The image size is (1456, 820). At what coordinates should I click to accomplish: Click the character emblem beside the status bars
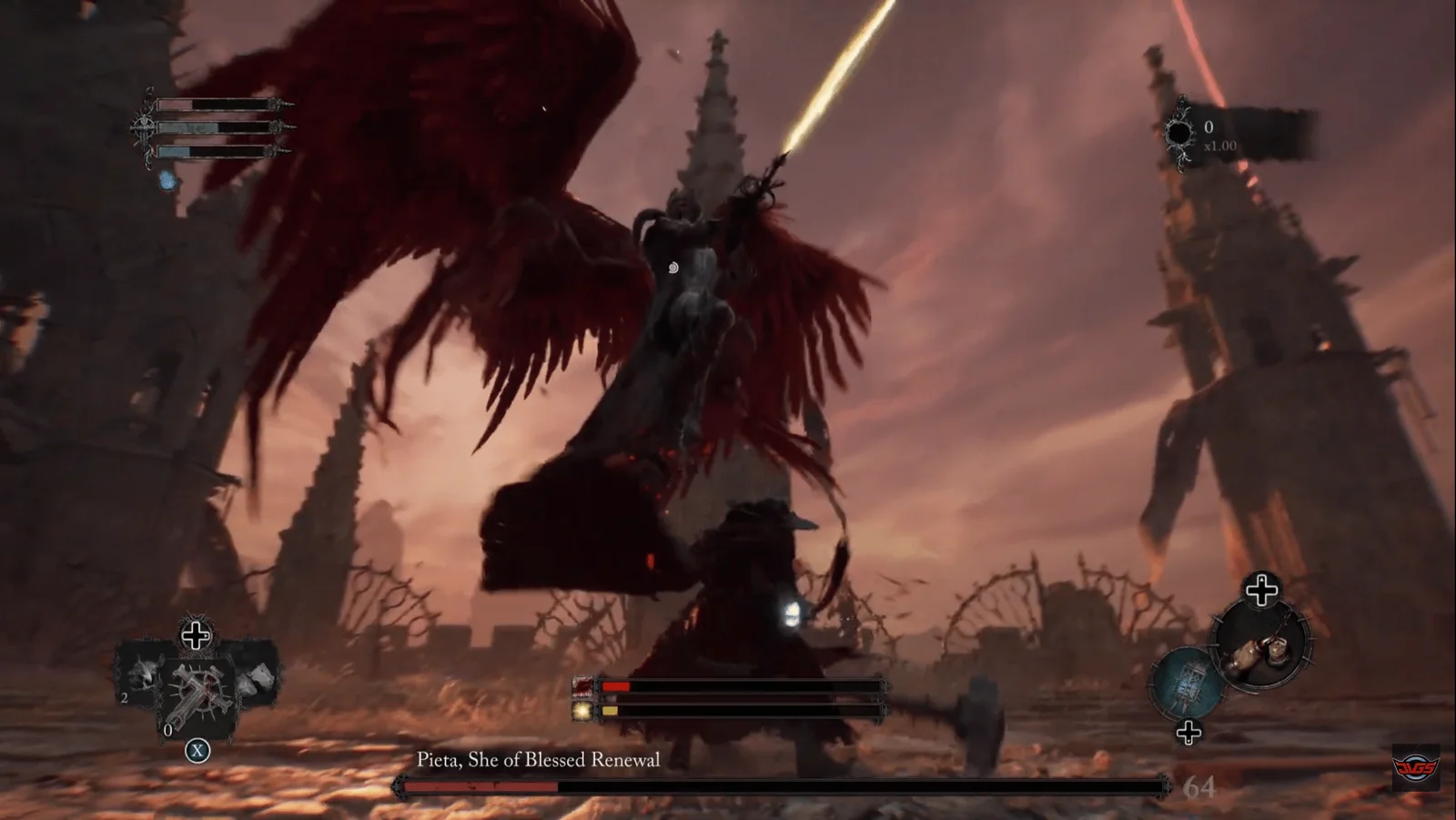144,128
